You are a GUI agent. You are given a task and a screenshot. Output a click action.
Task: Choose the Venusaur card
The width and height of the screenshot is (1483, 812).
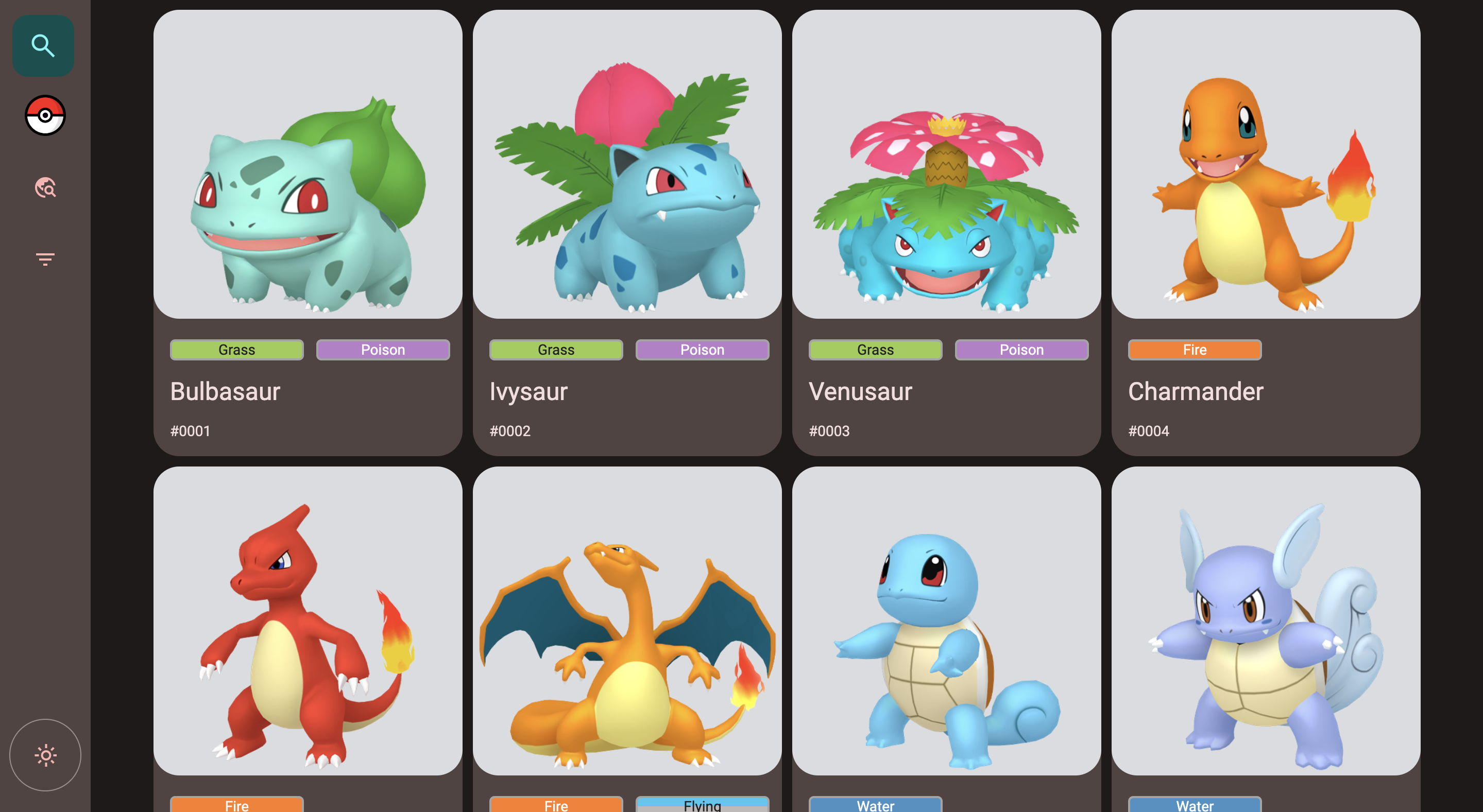(x=946, y=230)
